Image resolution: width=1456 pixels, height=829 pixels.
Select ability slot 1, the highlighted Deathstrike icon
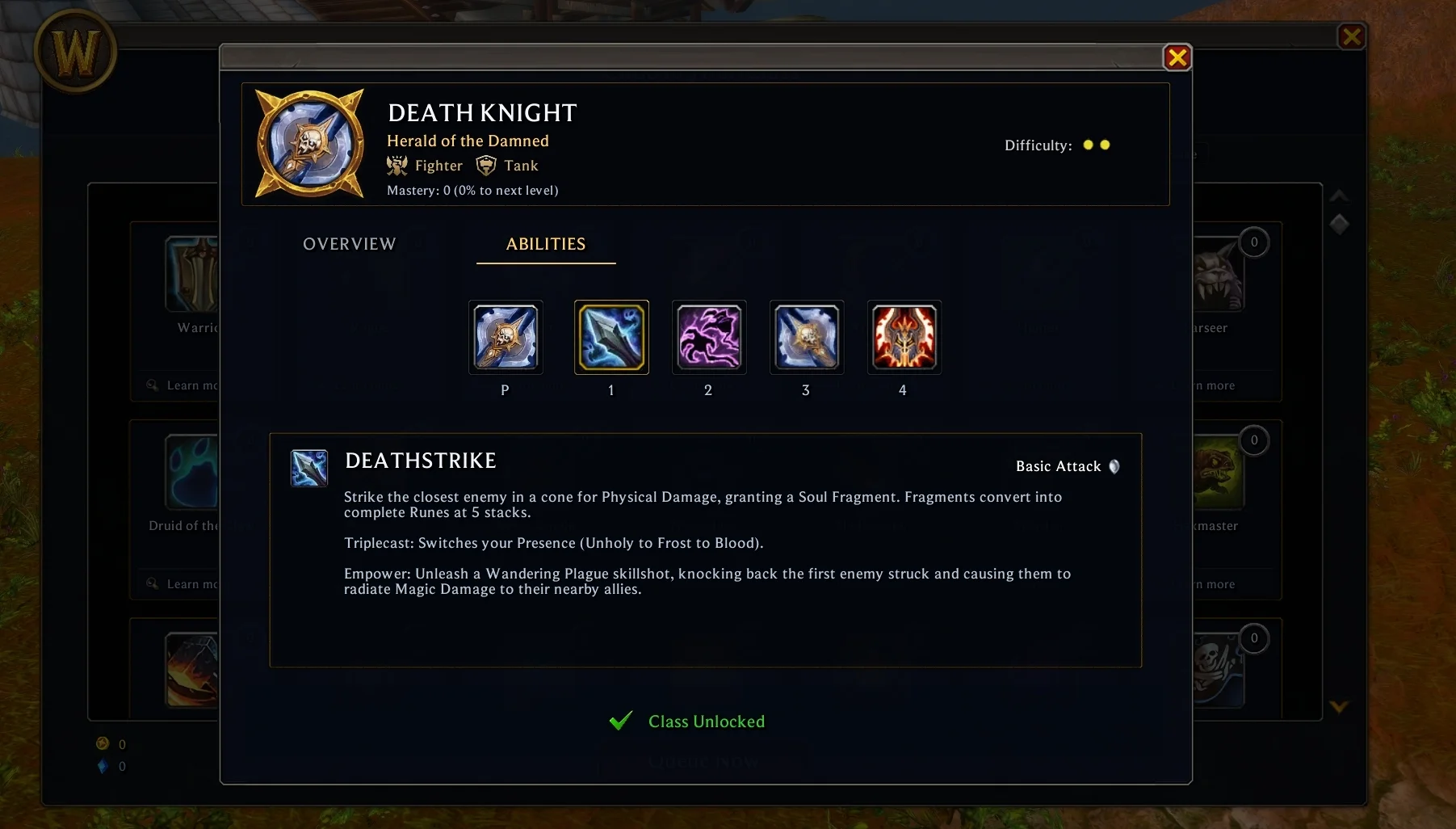click(611, 338)
